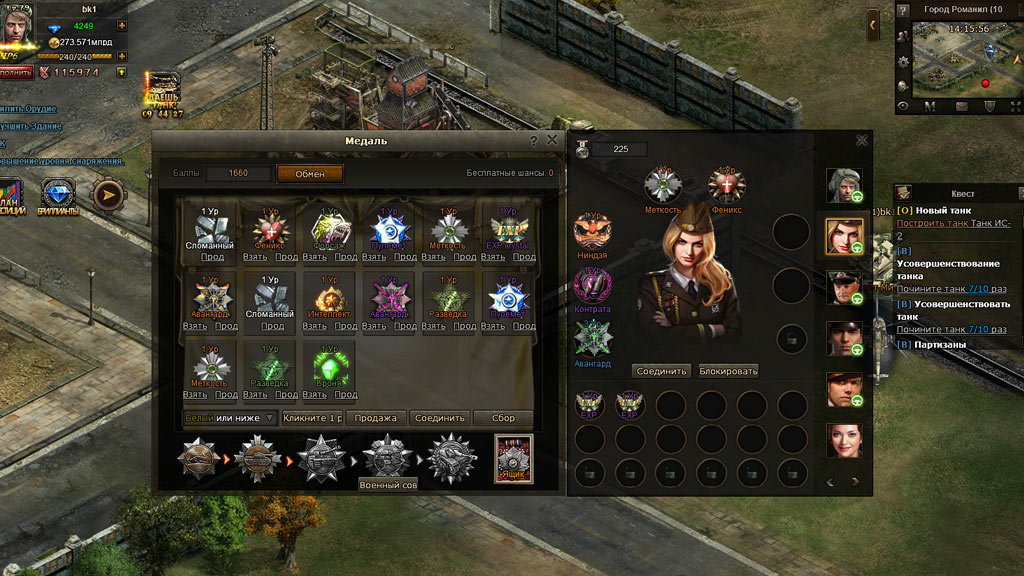Click the Обмен exchange button
The width and height of the screenshot is (1024, 576).
point(309,174)
